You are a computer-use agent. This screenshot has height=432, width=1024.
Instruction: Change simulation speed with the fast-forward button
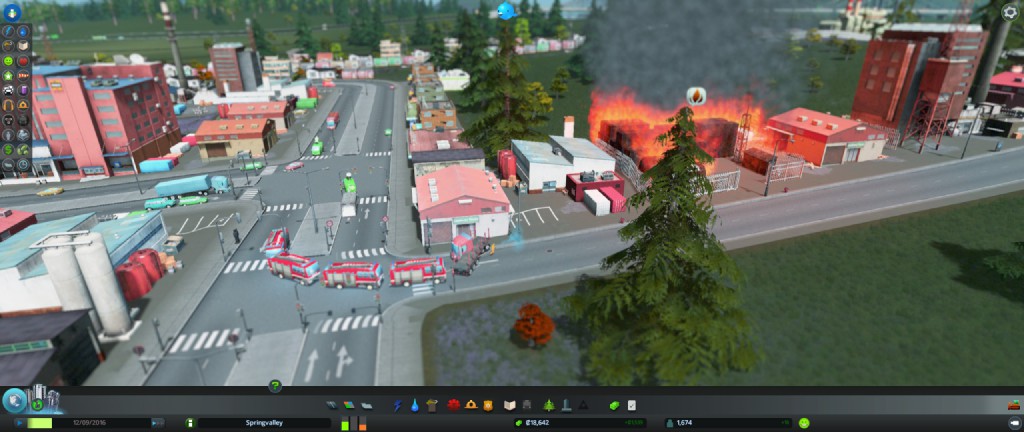tap(158, 423)
